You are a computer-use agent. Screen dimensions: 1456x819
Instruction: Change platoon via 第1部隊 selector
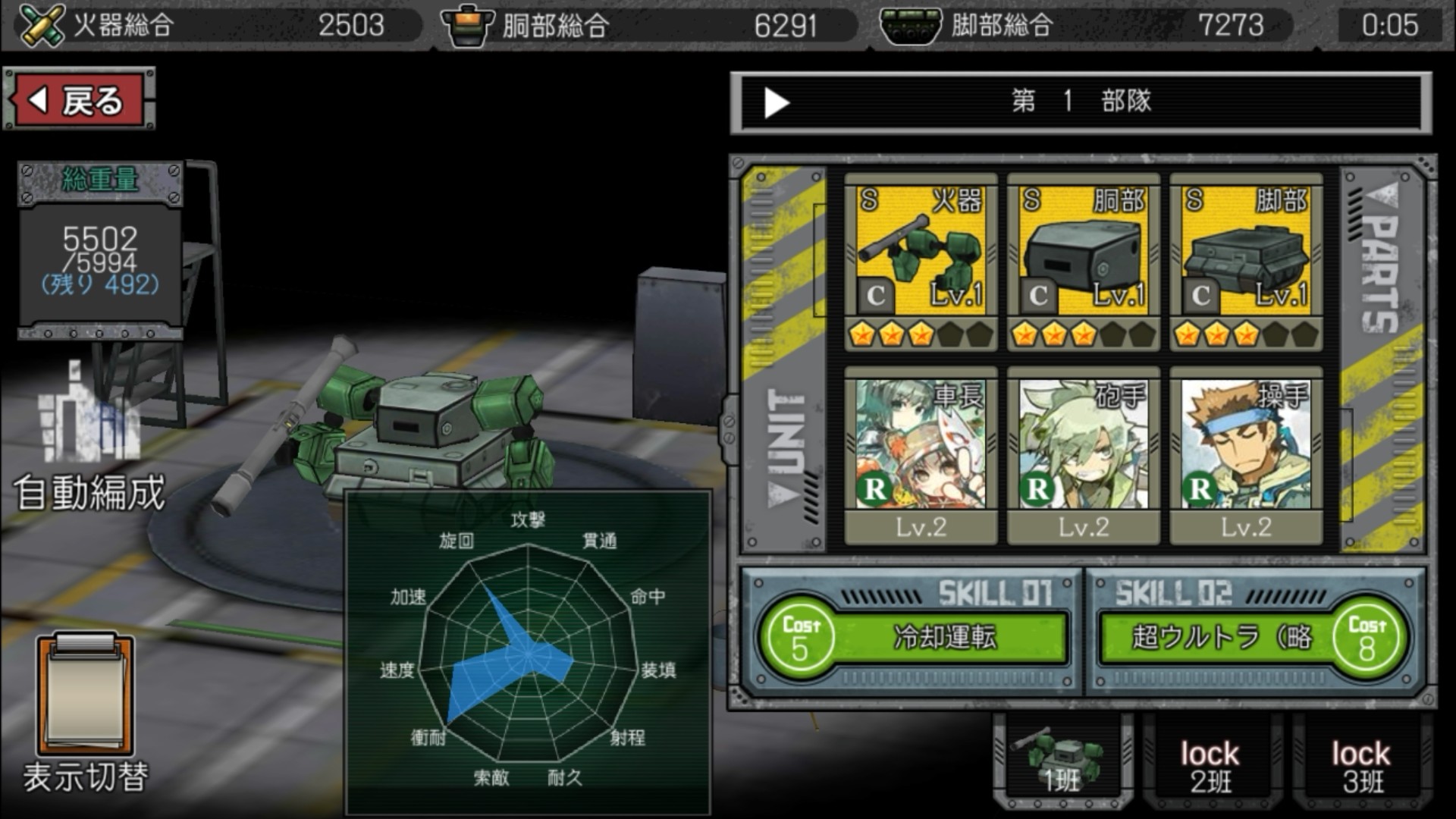pos(1081,102)
